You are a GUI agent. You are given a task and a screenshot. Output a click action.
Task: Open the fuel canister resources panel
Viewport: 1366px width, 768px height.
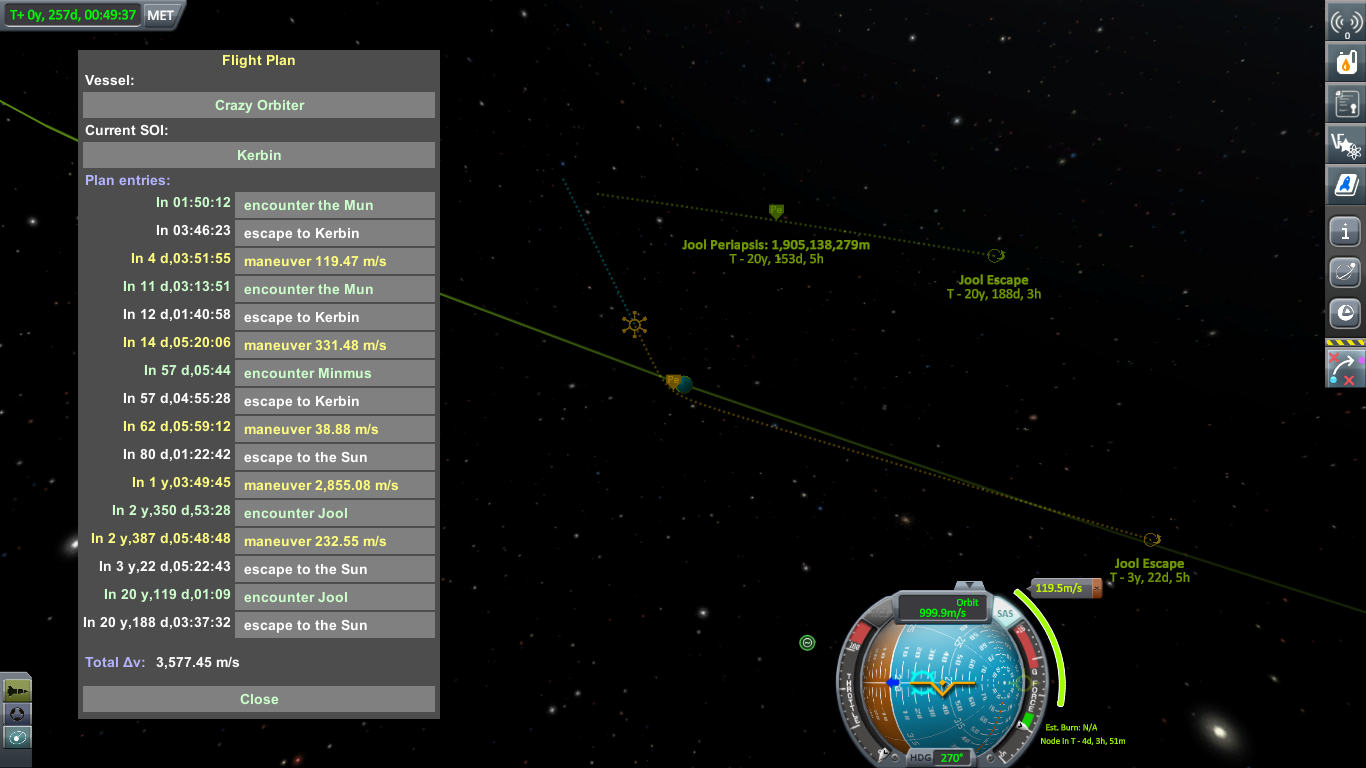coord(1346,63)
